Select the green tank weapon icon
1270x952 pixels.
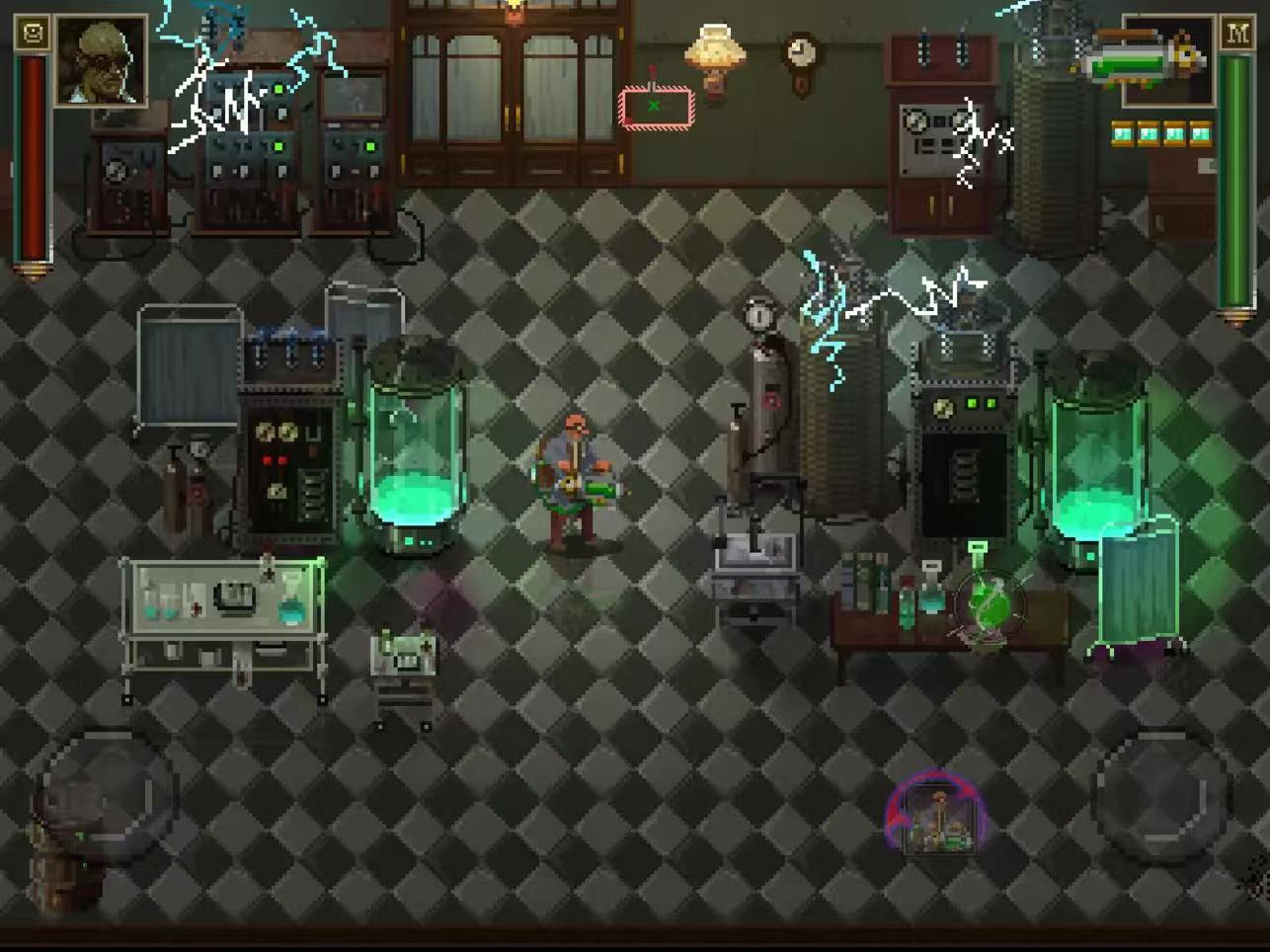1146,58
